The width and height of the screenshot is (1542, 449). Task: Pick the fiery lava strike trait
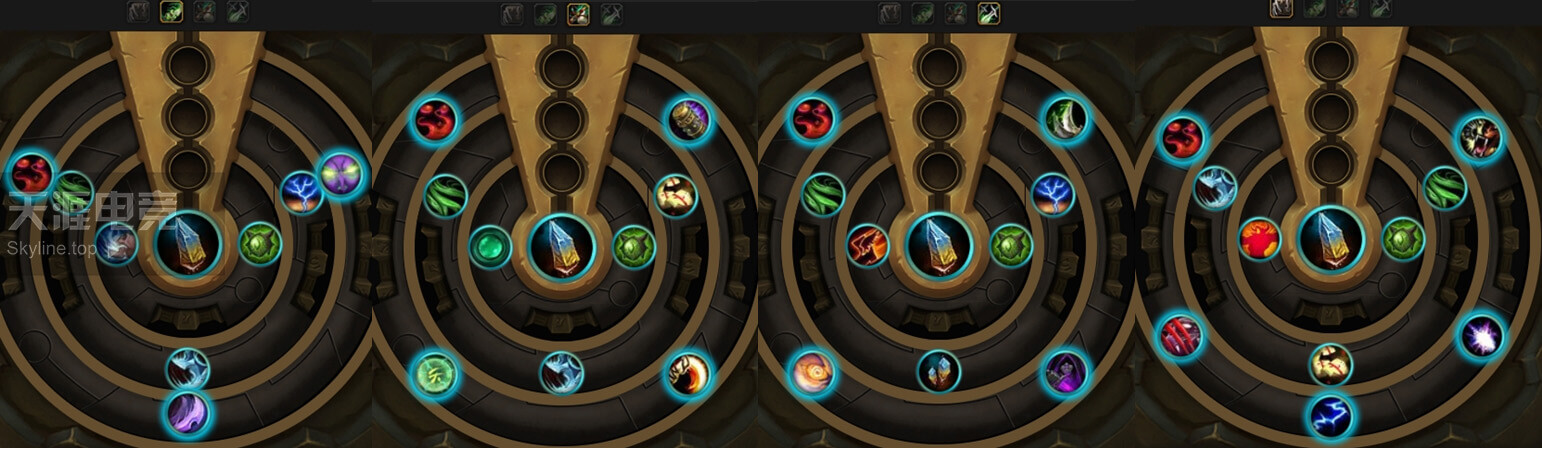coord(867,245)
